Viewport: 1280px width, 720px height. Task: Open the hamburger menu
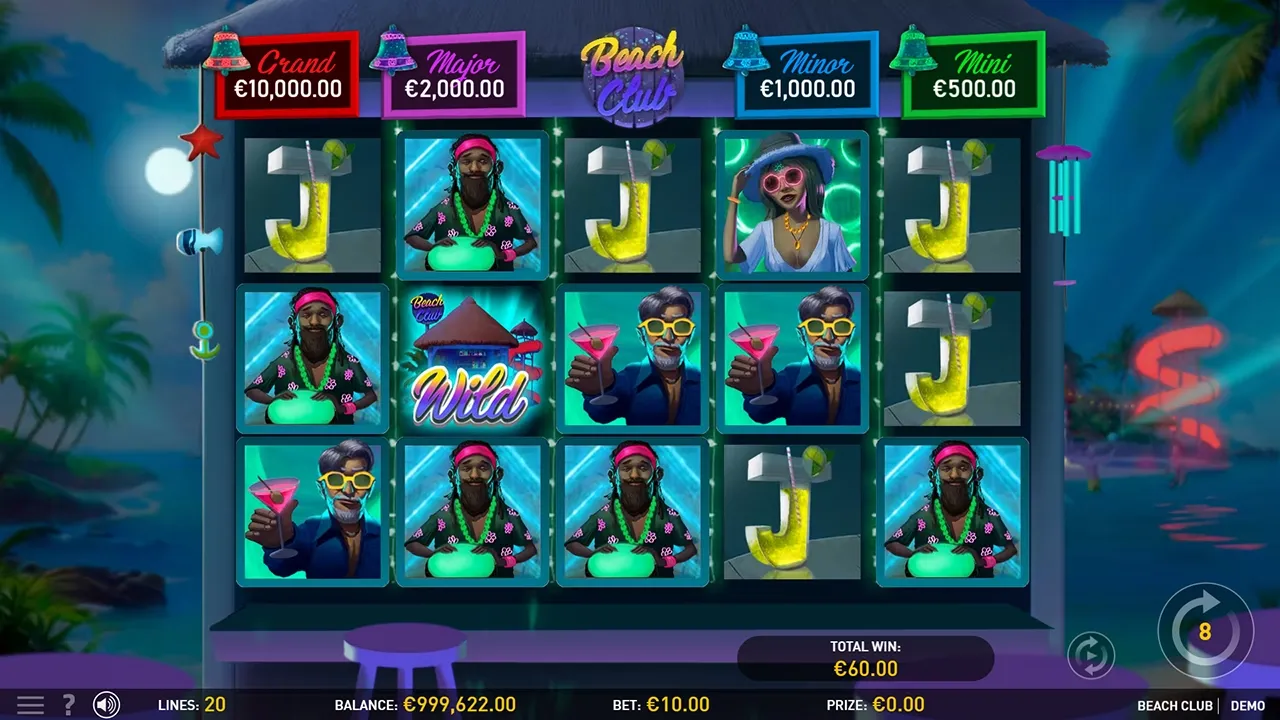31,705
